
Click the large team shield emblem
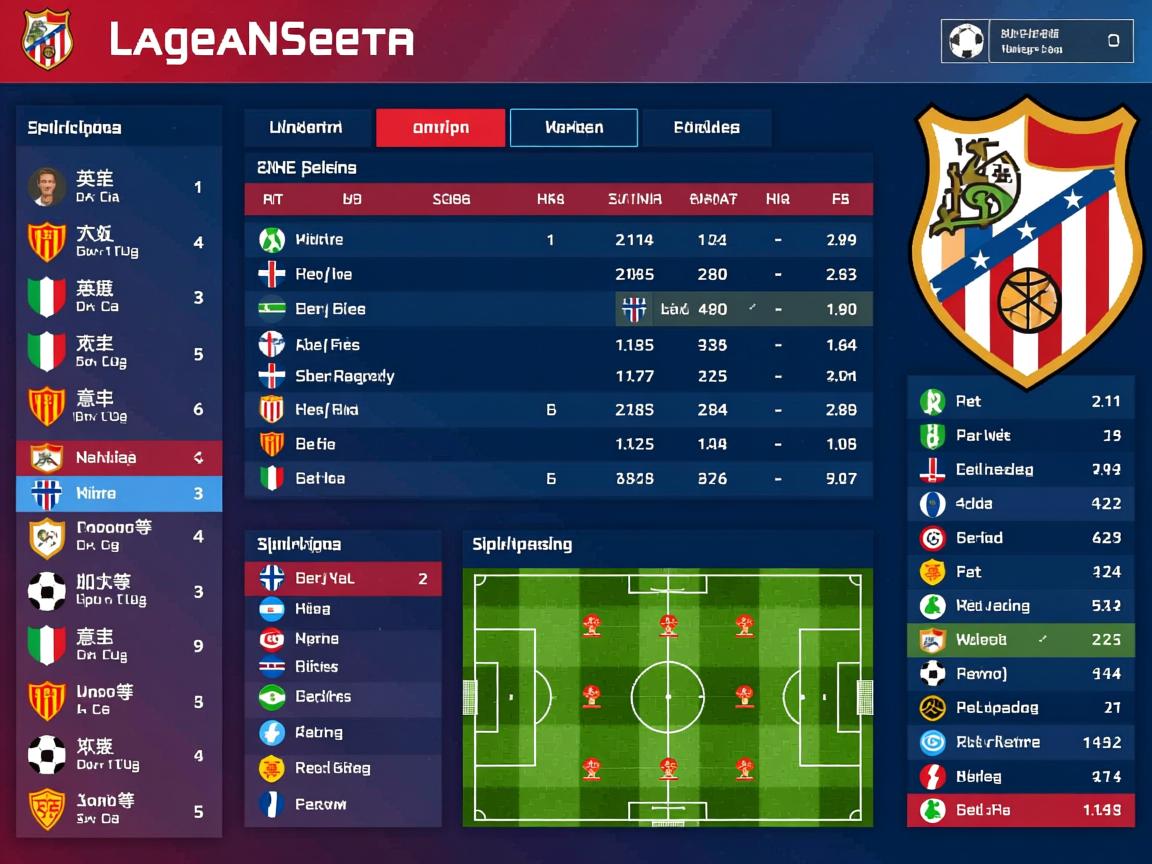1026,240
